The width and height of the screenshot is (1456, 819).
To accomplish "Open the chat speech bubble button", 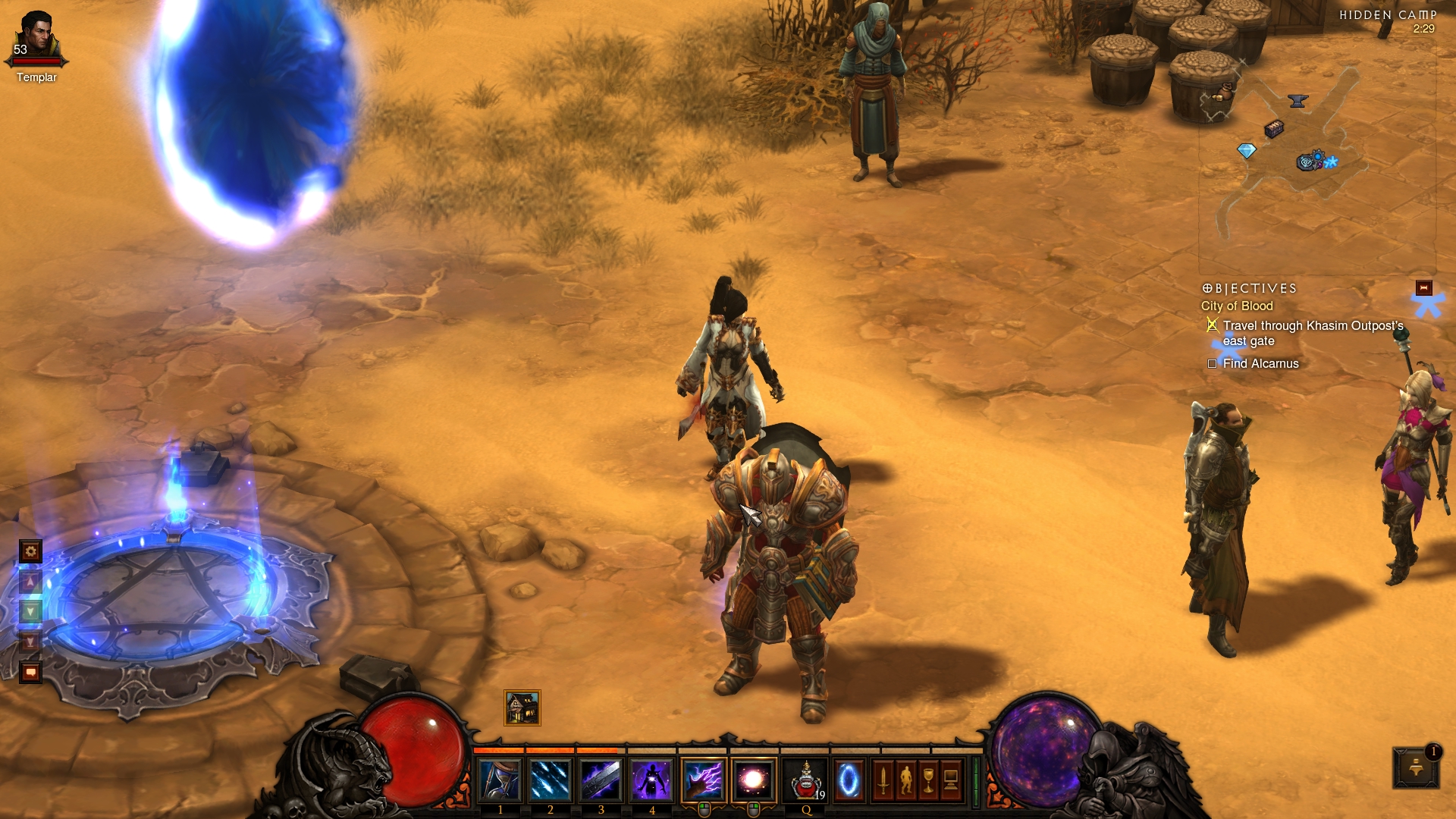I will pyautogui.click(x=30, y=672).
